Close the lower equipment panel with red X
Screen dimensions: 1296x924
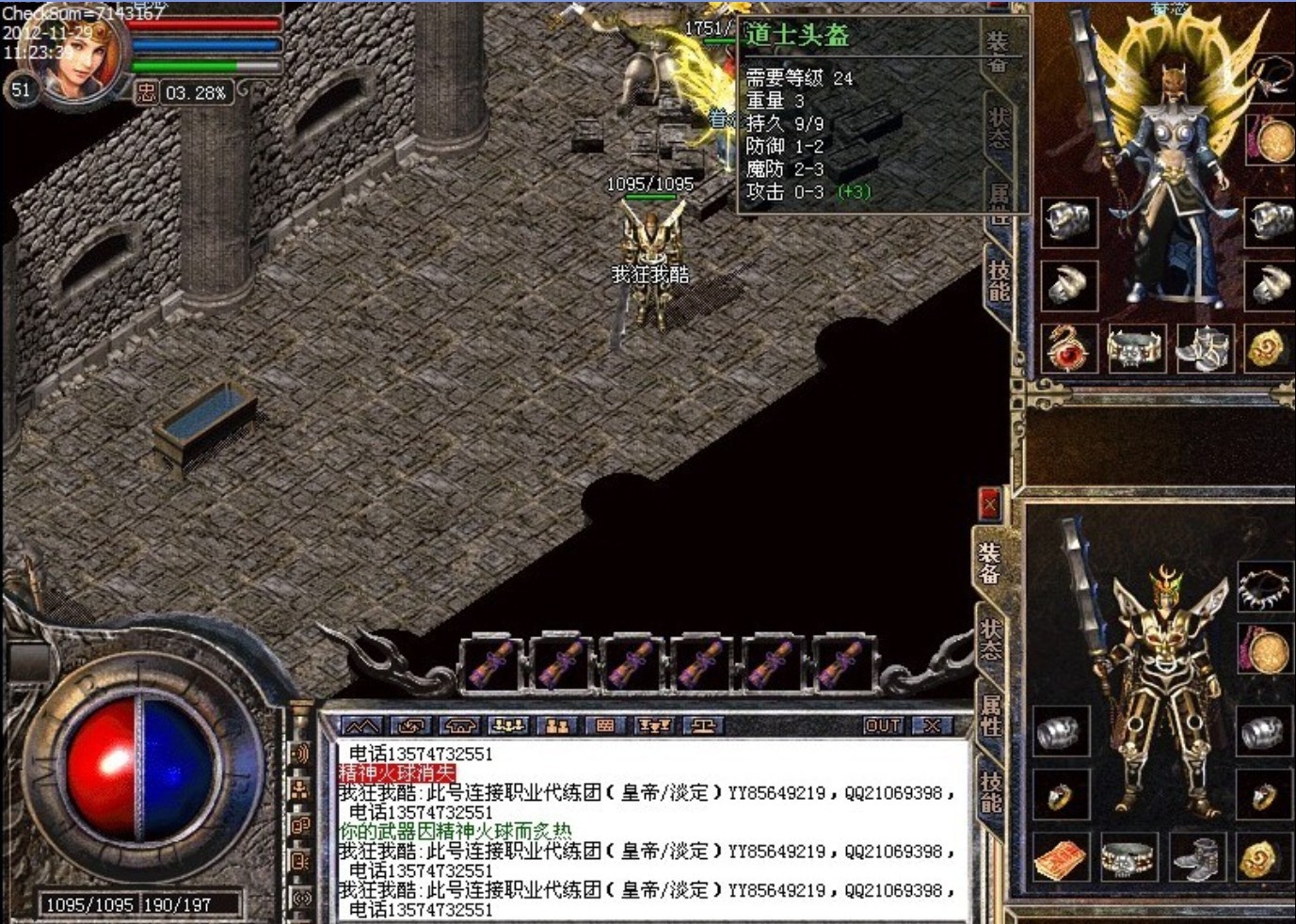tap(988, 506)
